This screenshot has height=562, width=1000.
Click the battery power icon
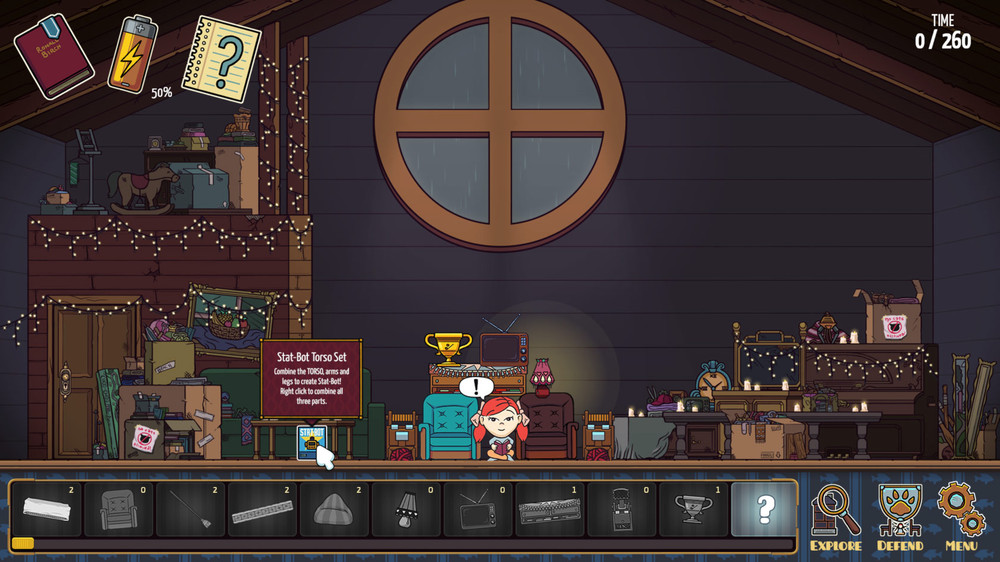point(132,54)
